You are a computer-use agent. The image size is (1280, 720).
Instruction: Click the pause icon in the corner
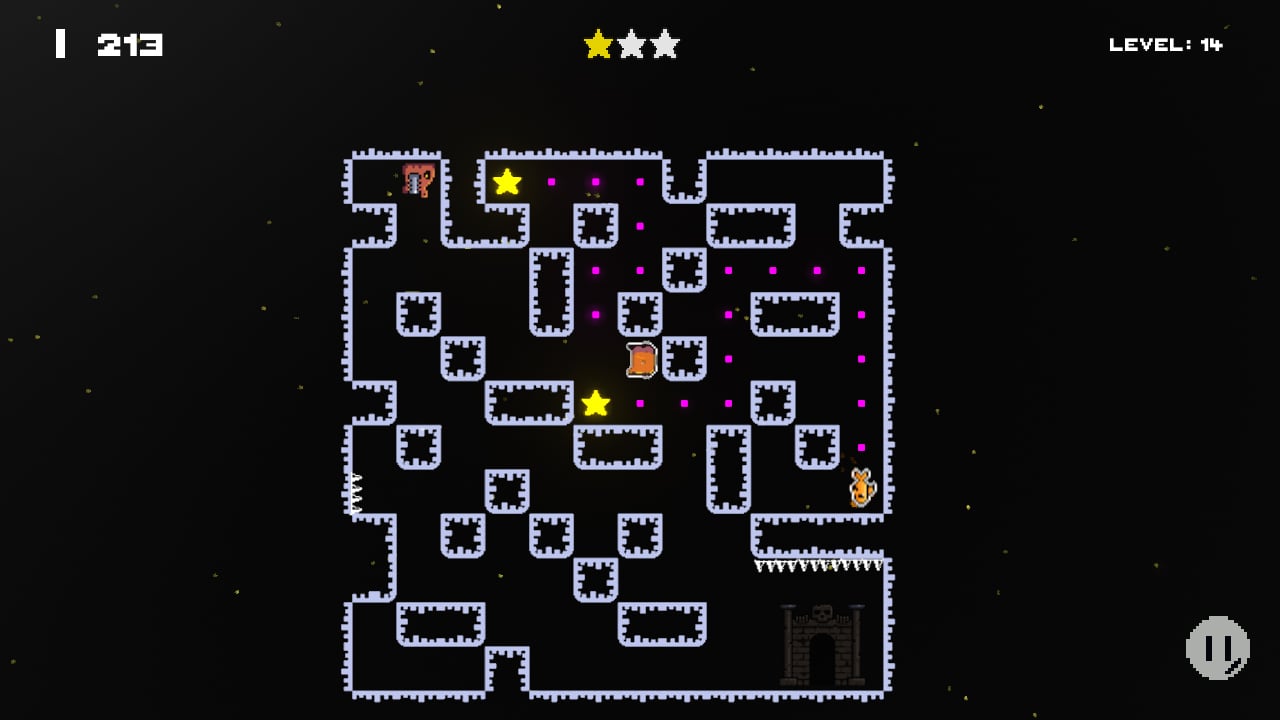click(1218, 647)
